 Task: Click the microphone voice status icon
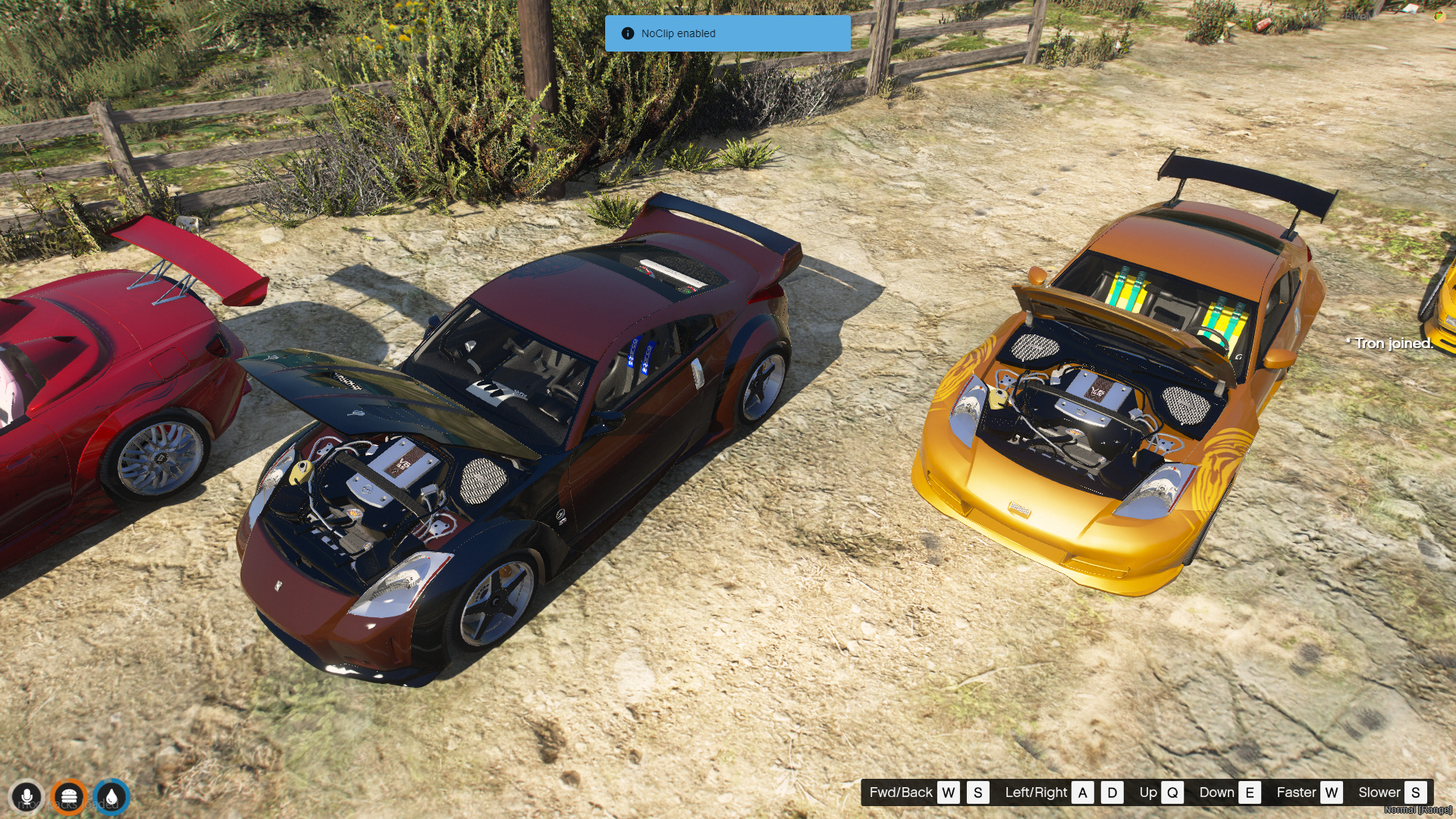[27, 798]
